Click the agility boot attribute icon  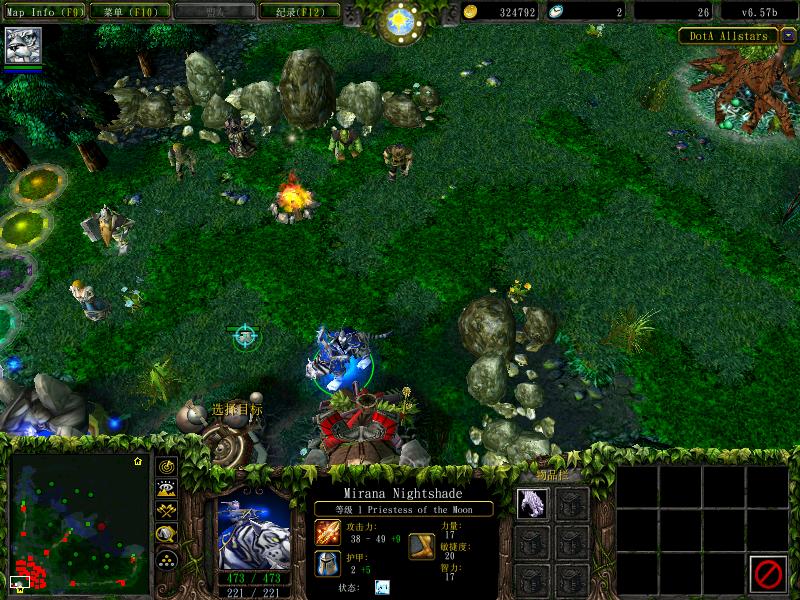(421, 546)
